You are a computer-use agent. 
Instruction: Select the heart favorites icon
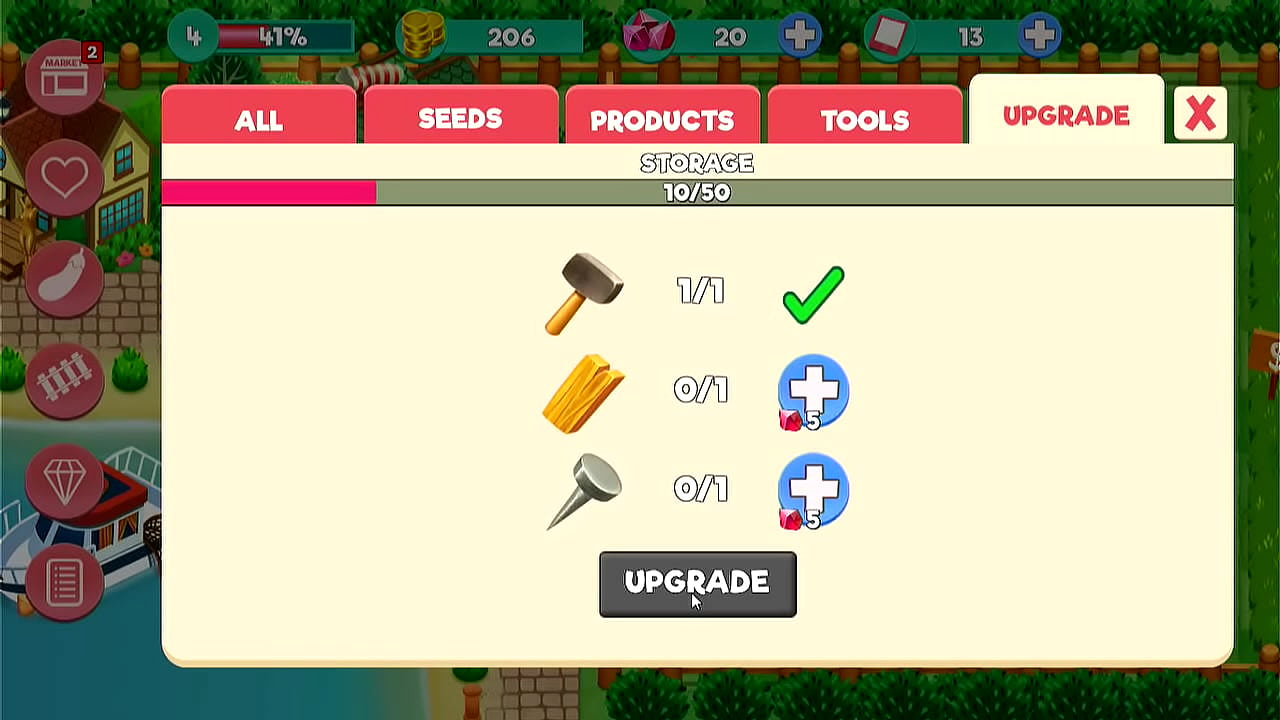64,175
